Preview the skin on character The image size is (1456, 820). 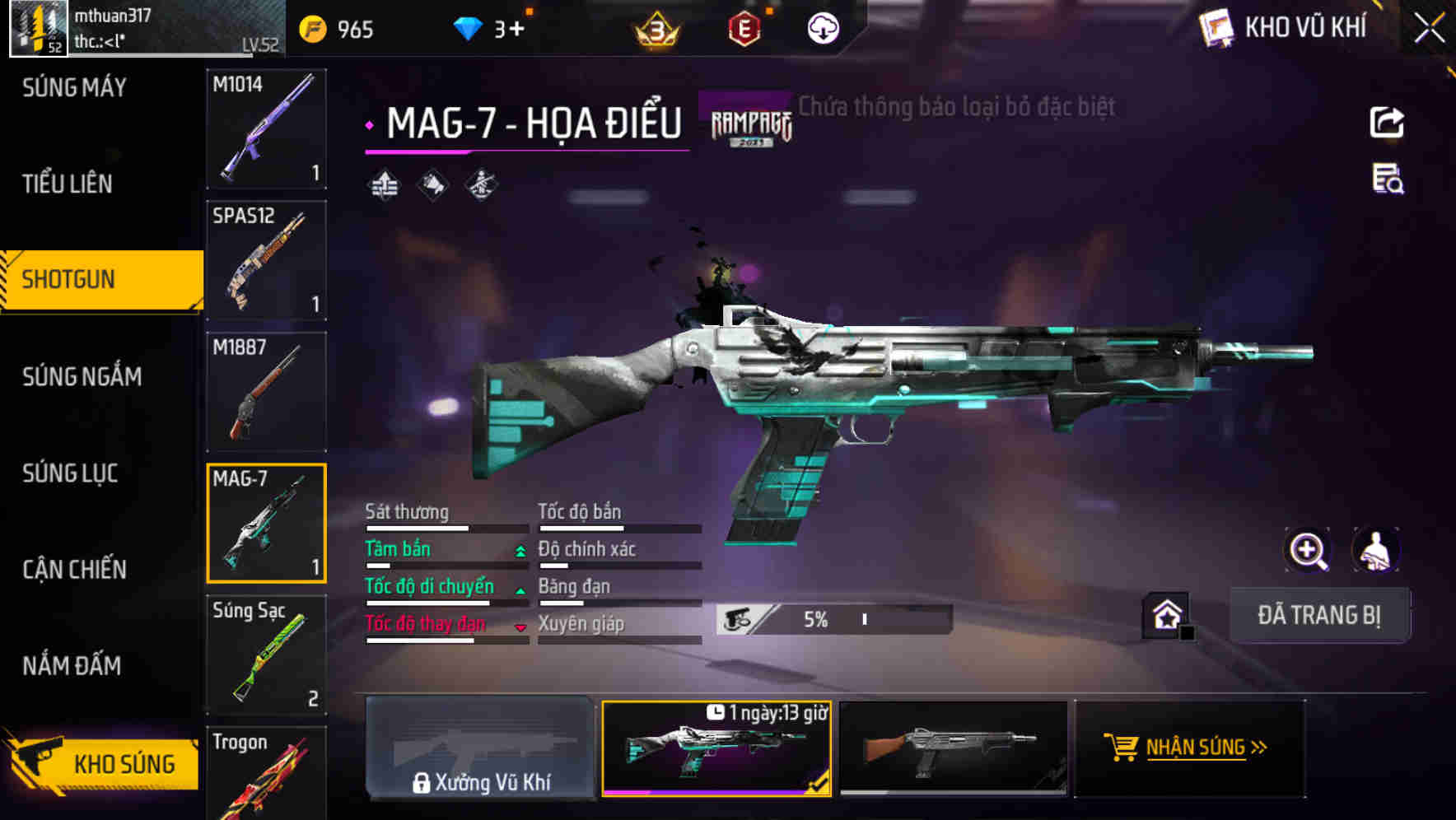coord(1375,550)
